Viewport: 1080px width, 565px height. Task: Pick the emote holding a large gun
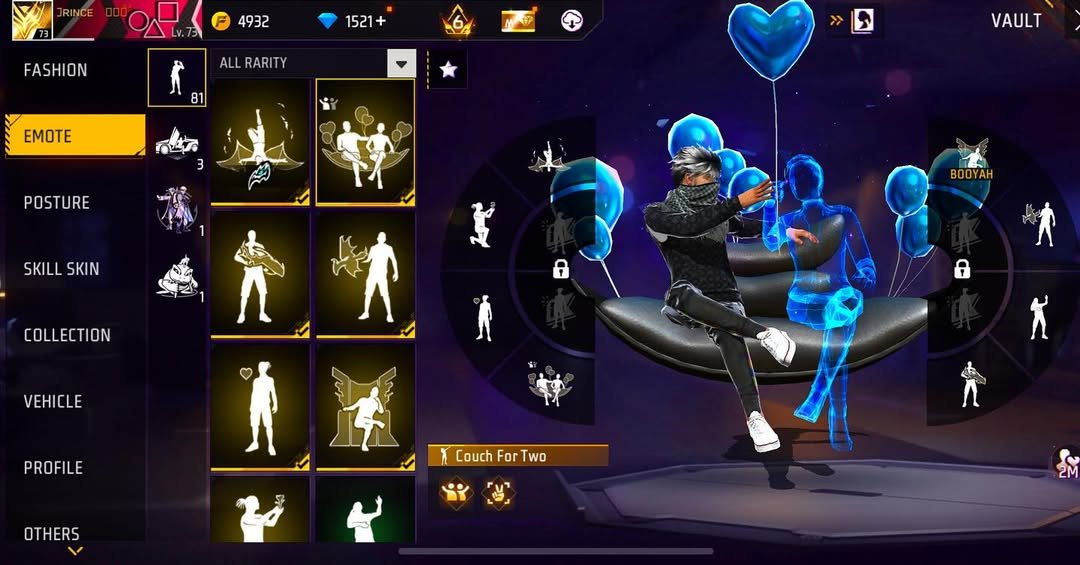pyautogui.click(x=260, y=274)
